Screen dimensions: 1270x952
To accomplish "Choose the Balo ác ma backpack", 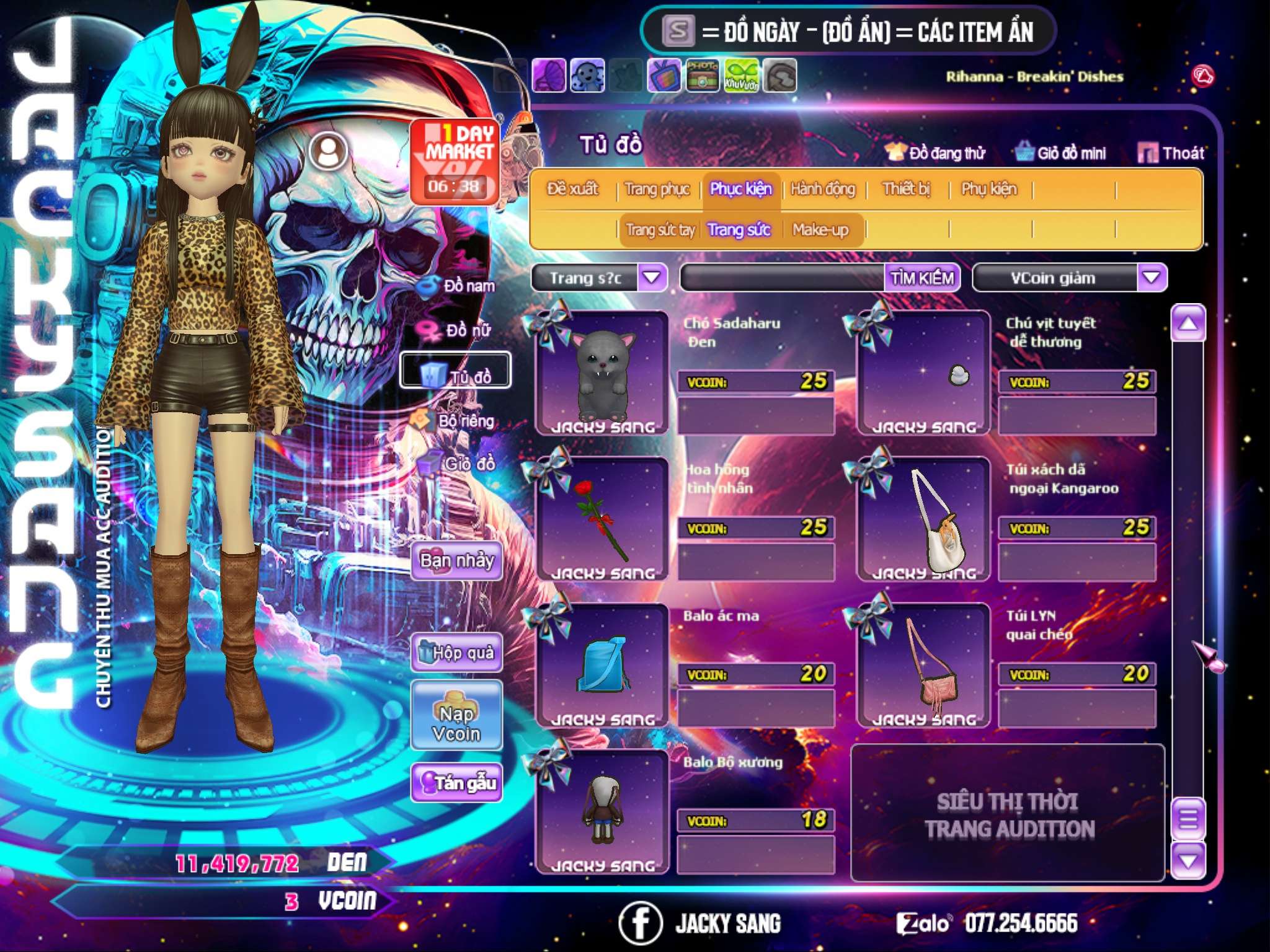I will [x=602, y=665].
